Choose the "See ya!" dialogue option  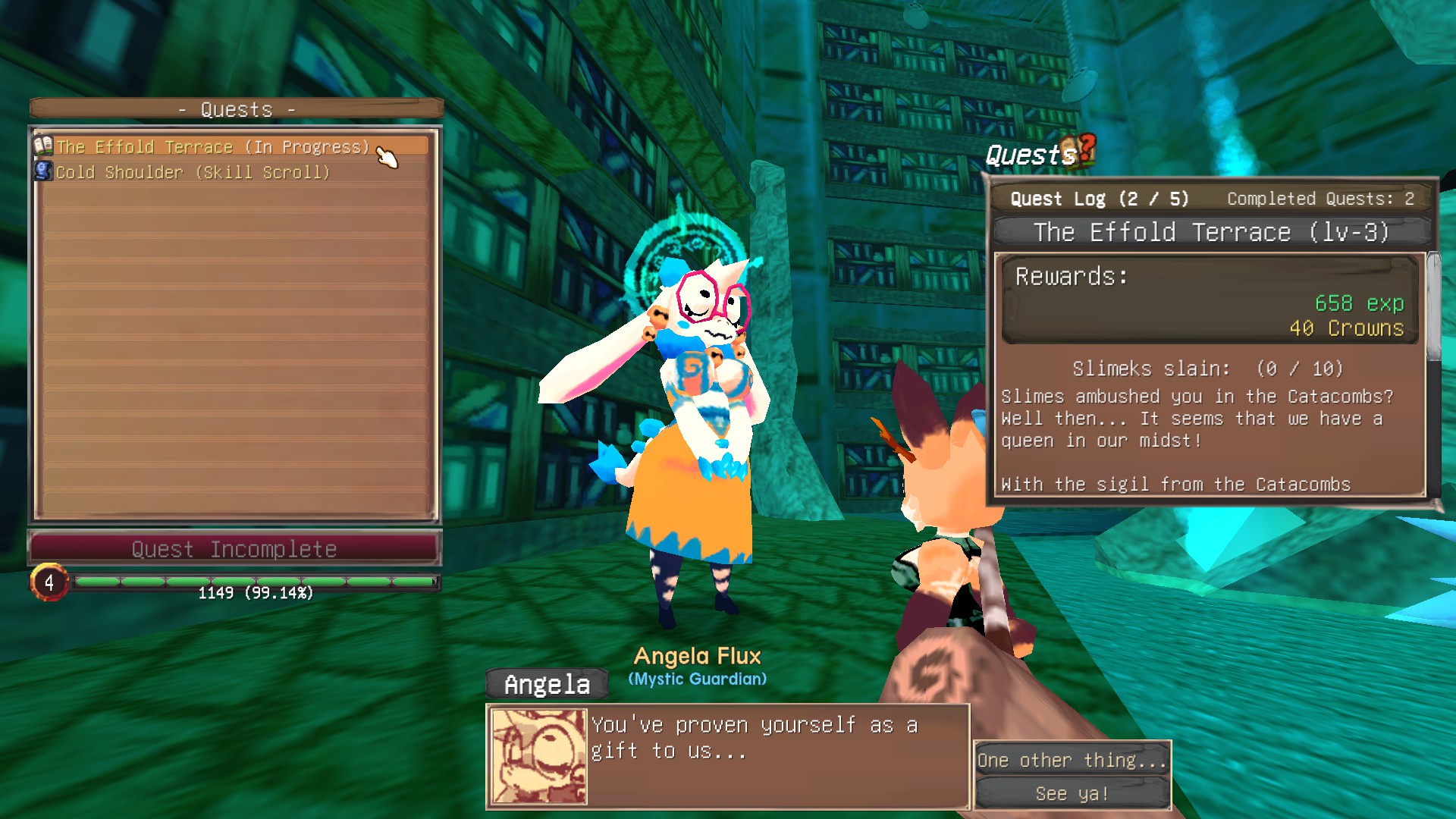1072,794
